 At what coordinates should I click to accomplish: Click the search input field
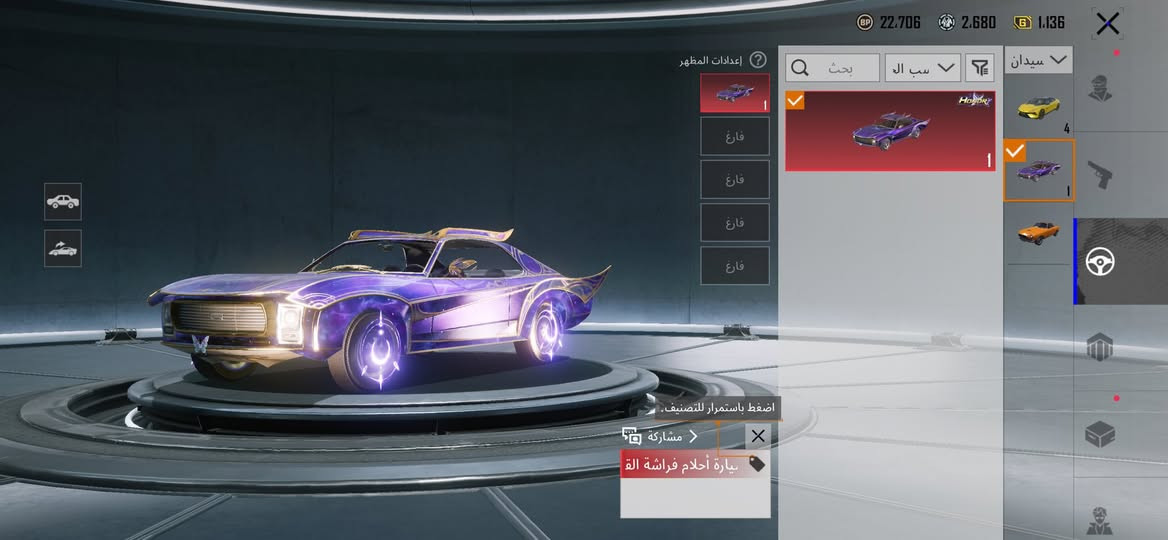pyautogui.click(x=832, y=68)
